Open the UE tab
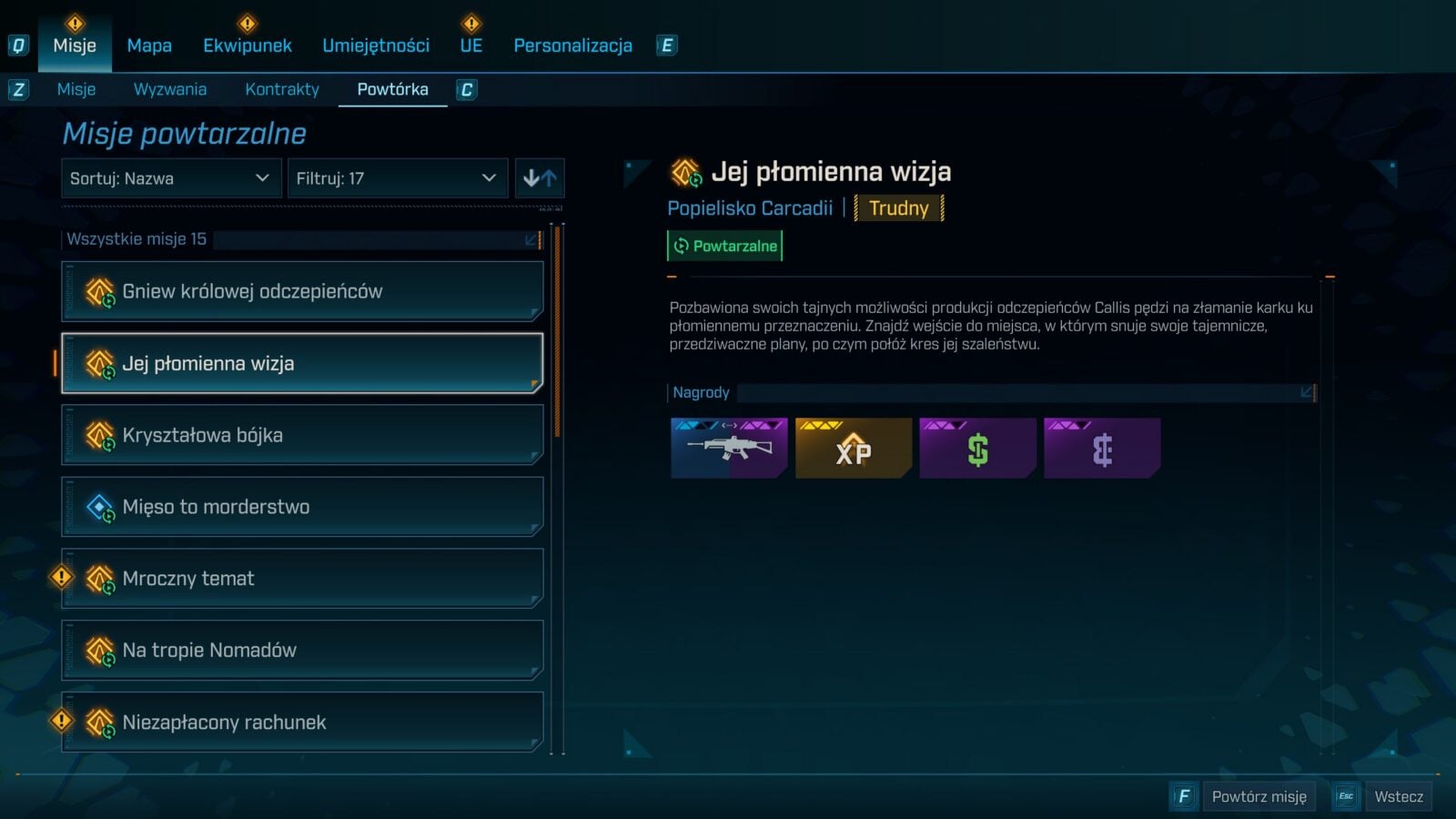This screenshot has height=819, width=1456. (x=471, y=45)
